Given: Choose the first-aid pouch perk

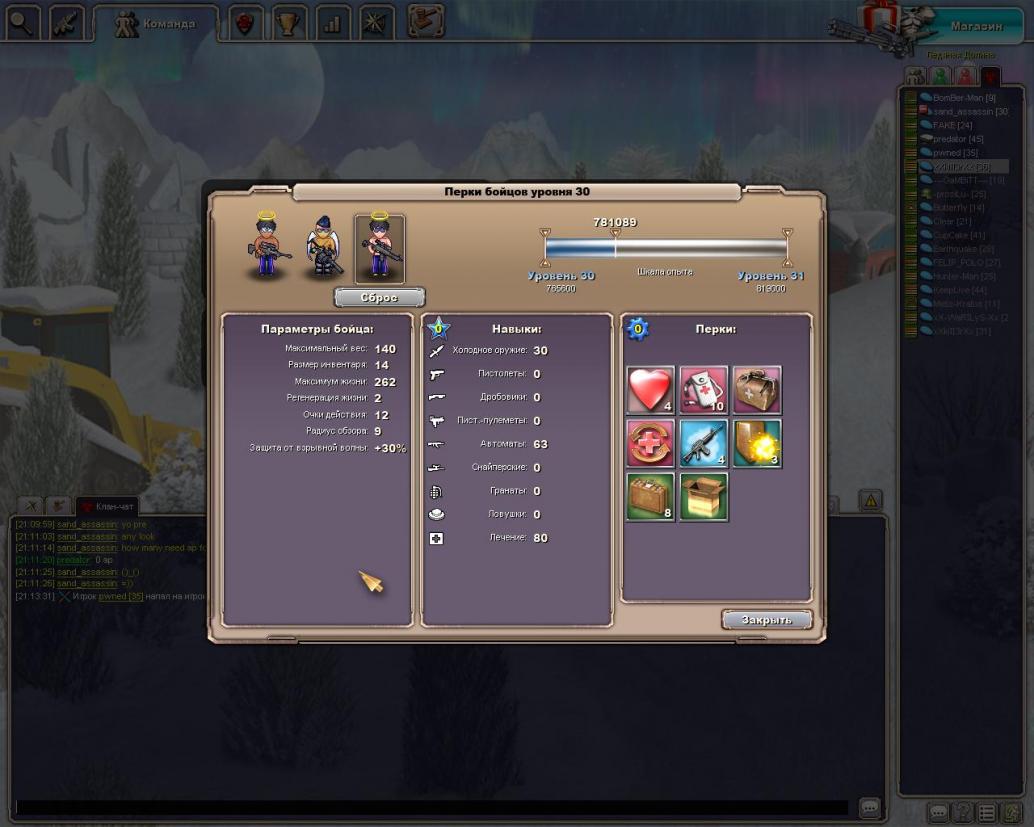Looking at the screenshot, I should (704, 390).
